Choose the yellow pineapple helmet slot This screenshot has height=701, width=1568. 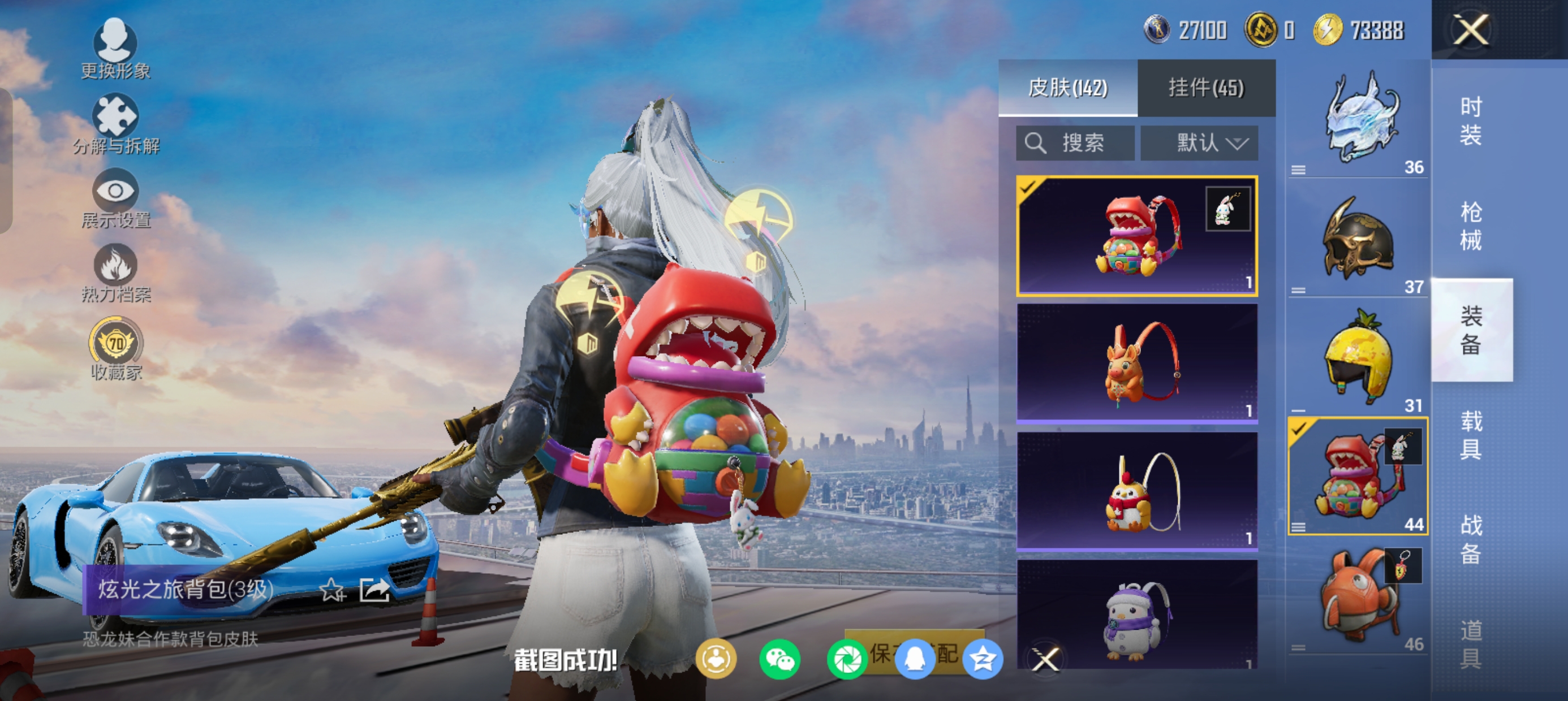coord(1359,357)
